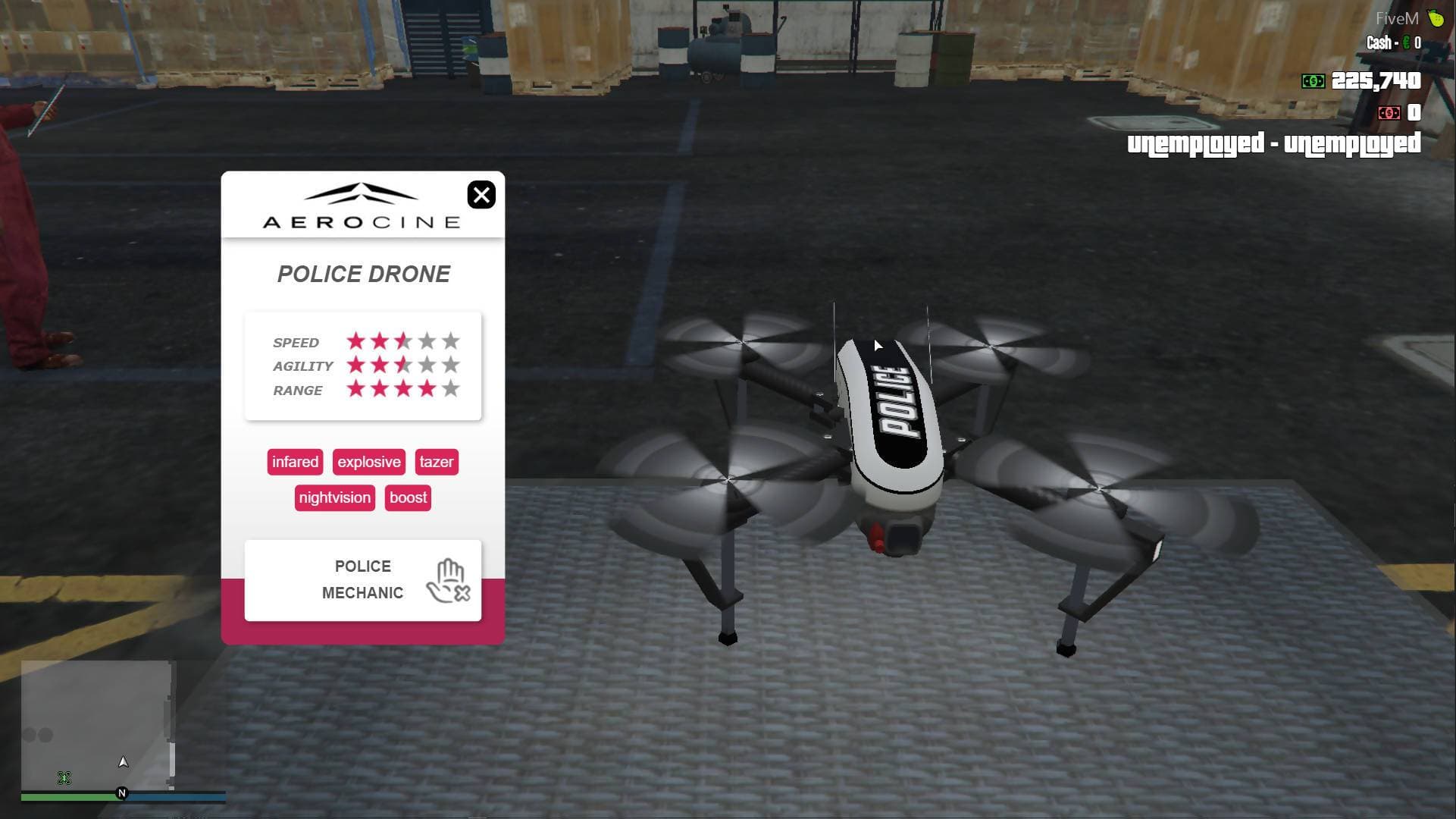
Task: Click the POLICE DRONE title
Action: (363, 274)
